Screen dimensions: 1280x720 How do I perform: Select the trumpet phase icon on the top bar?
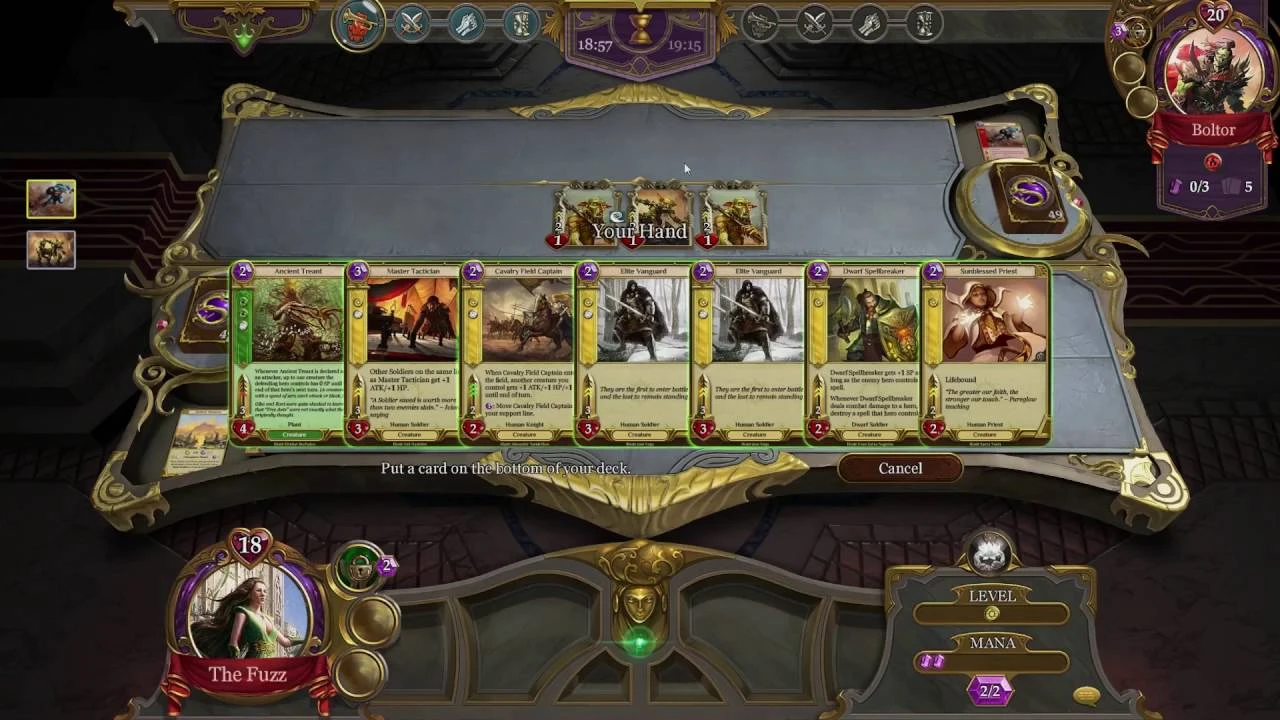point(358,25)
